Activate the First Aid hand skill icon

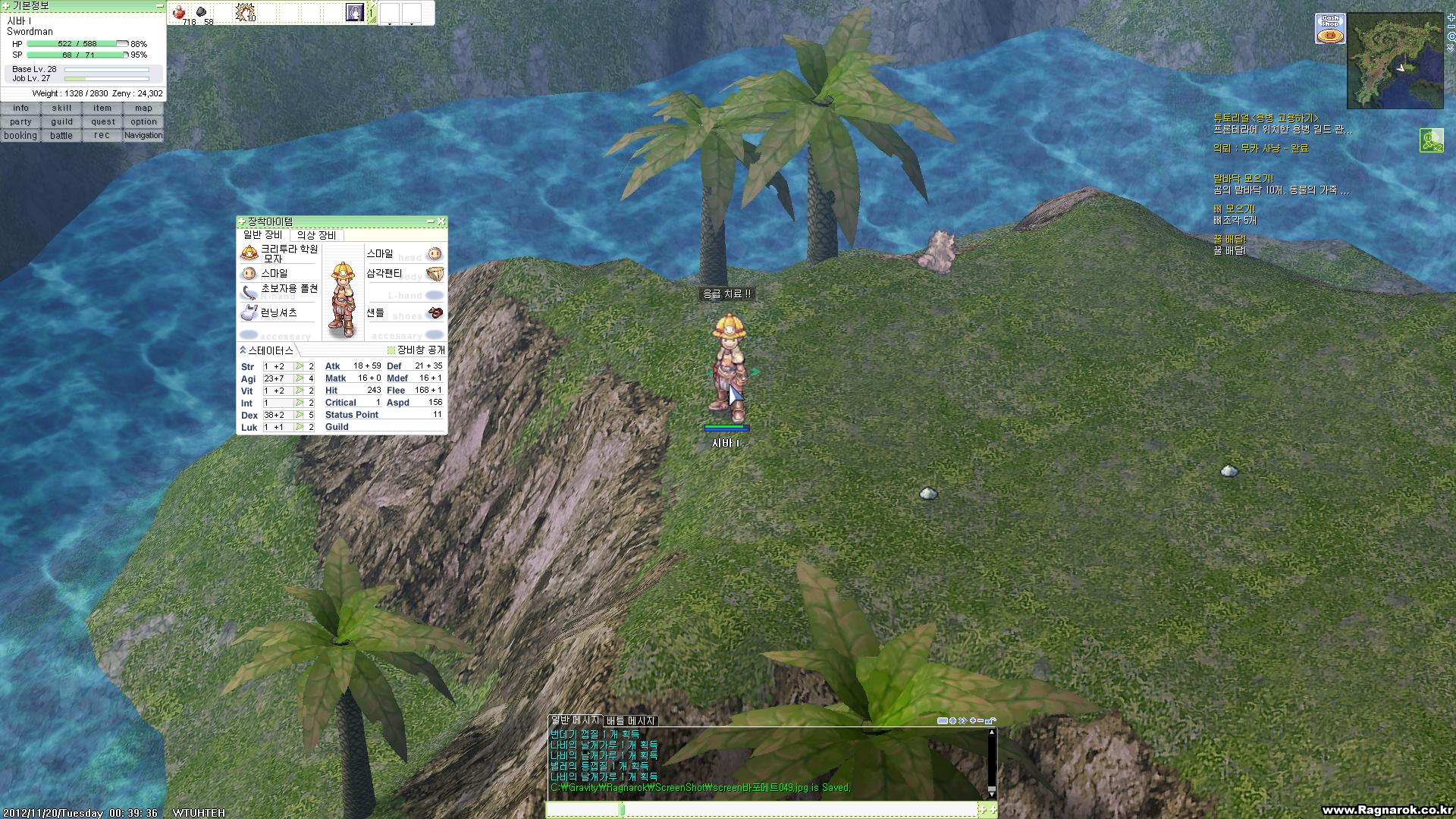pos(354,13)
